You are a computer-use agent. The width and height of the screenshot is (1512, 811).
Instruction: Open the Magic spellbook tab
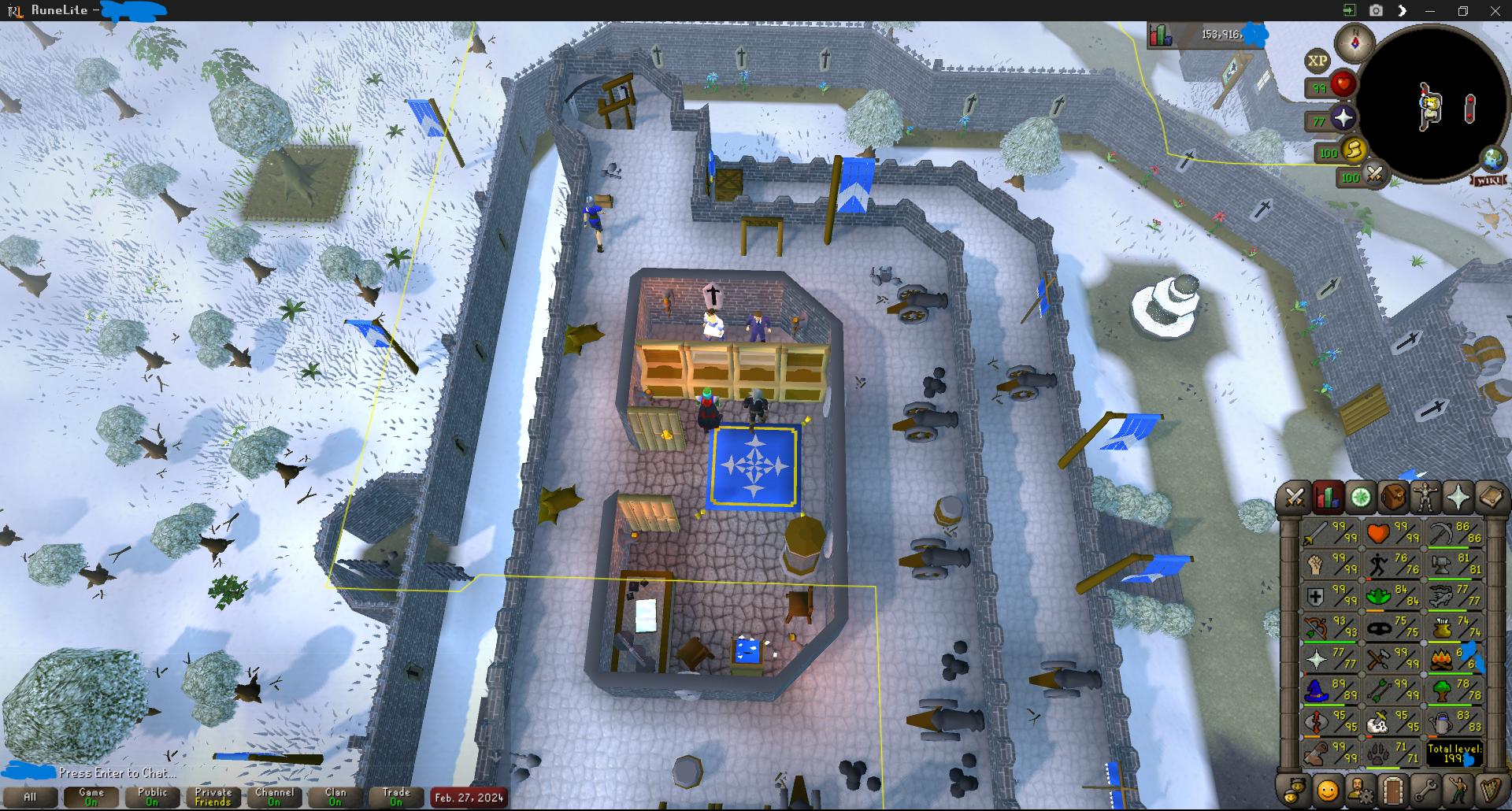coord(1491,498)
